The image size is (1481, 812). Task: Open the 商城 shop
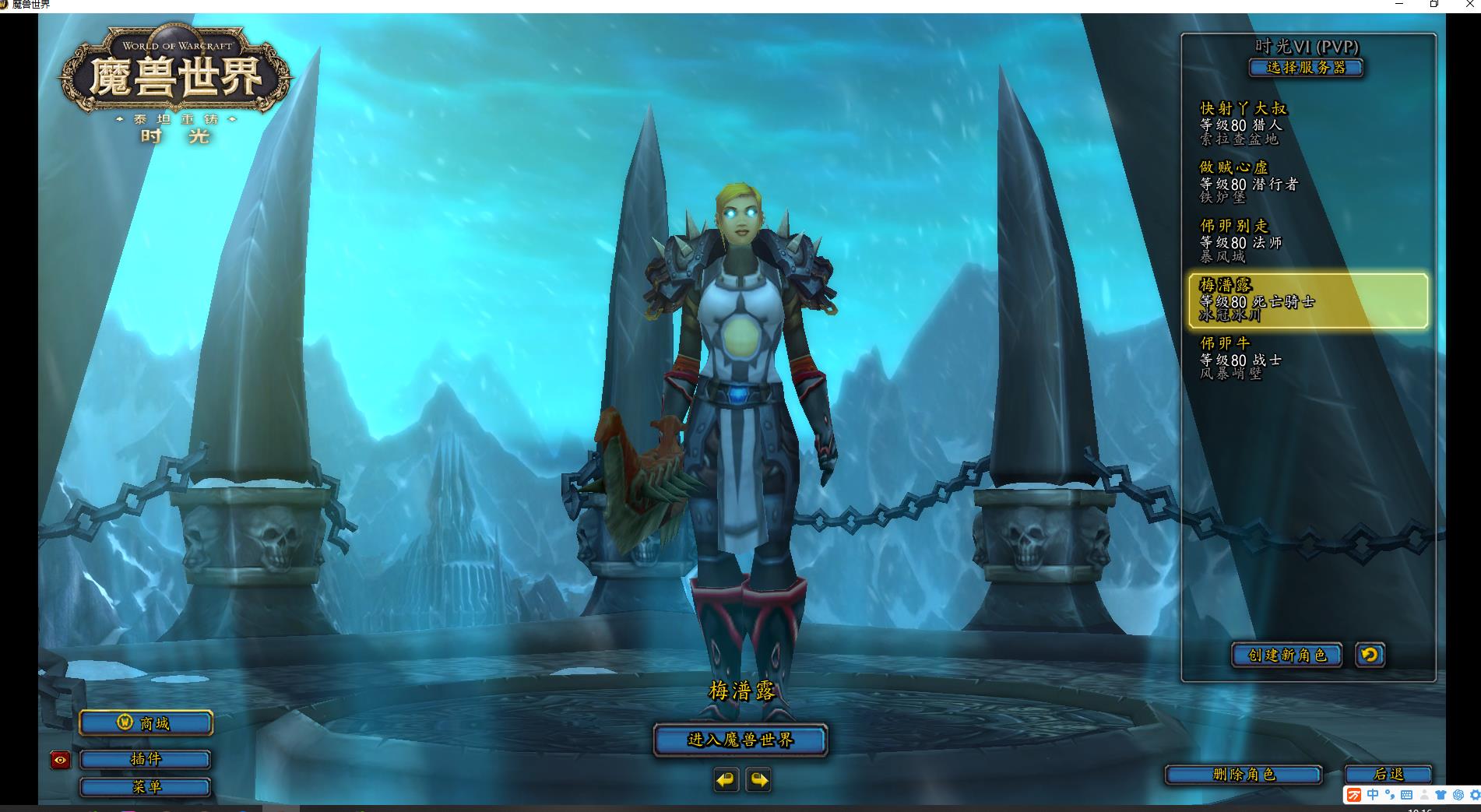click(146, 723)
